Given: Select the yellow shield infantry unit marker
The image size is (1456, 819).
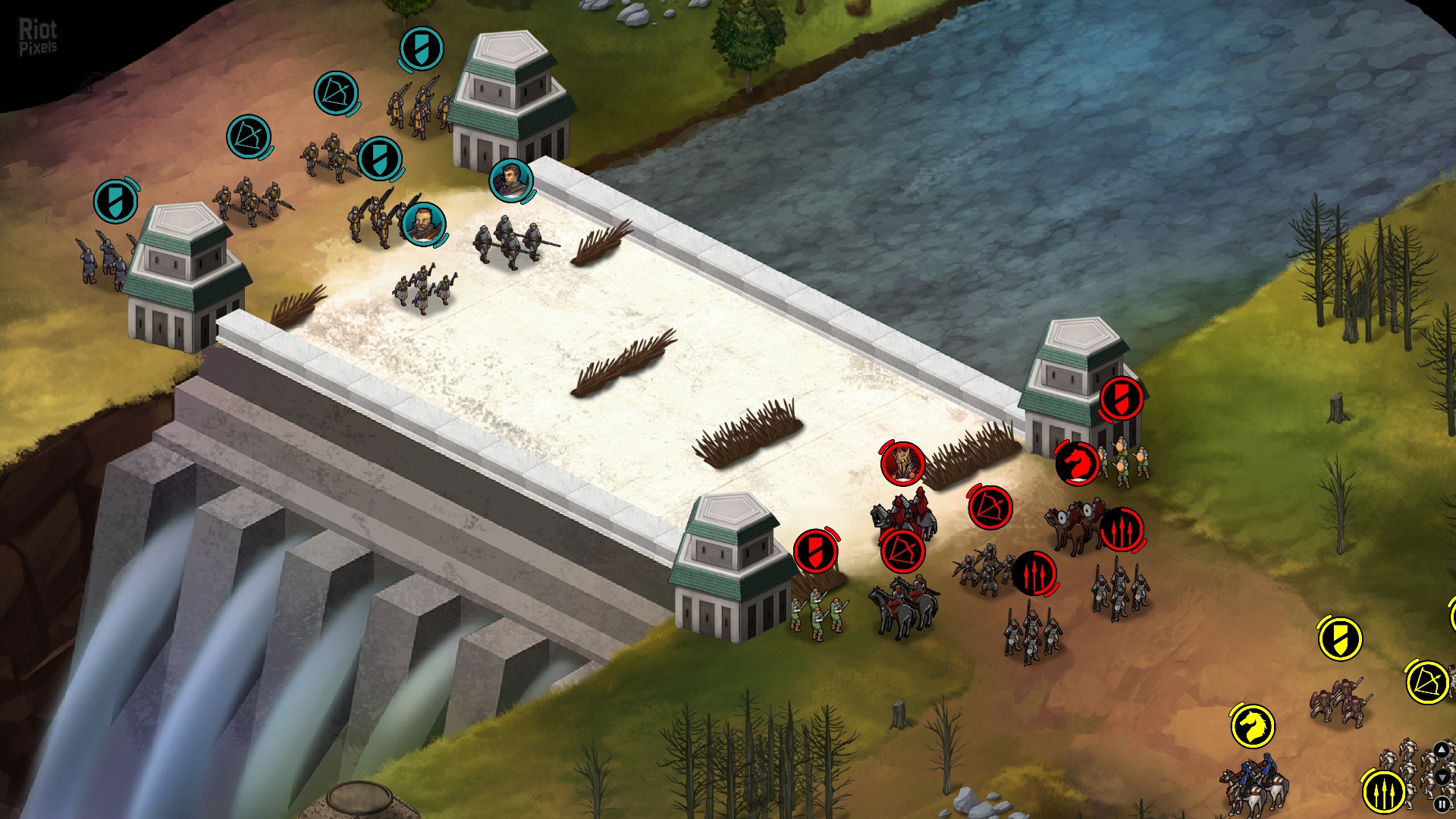Looking at the screenshot, I should (x=1340, y=639).
